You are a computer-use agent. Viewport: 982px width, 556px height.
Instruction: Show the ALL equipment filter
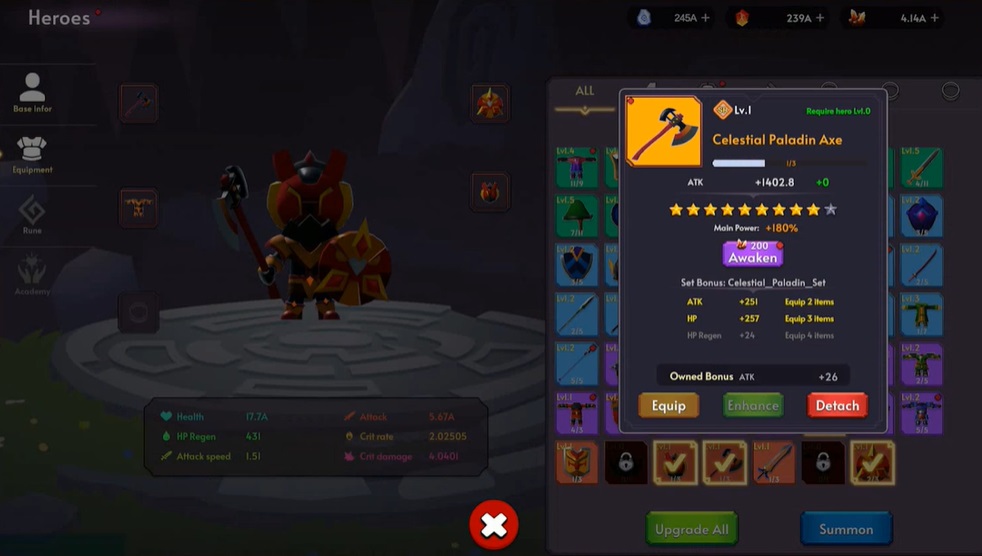pyautogui.click(x=585, y=91)
